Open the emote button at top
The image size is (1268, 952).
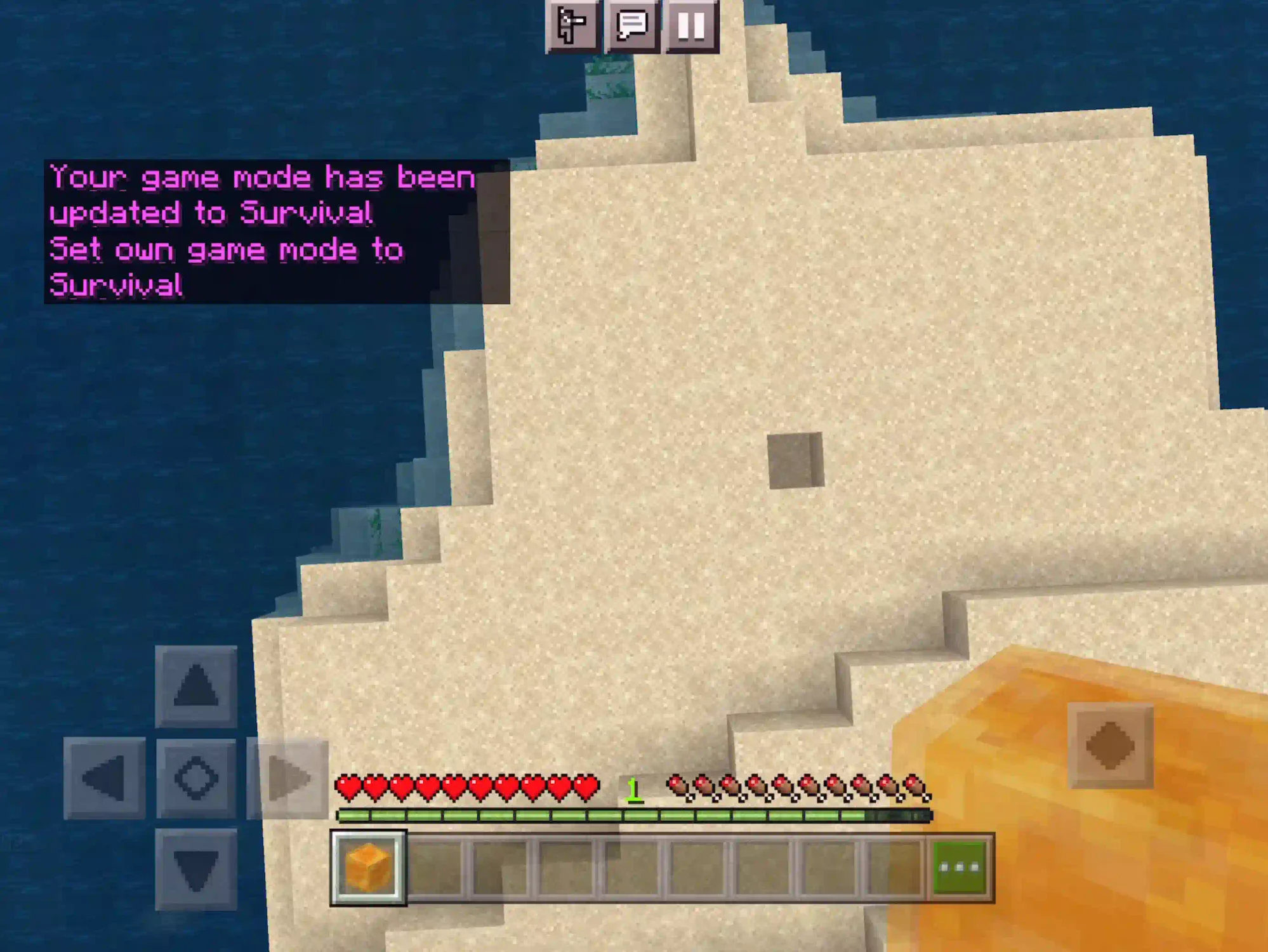click(572, 25)
